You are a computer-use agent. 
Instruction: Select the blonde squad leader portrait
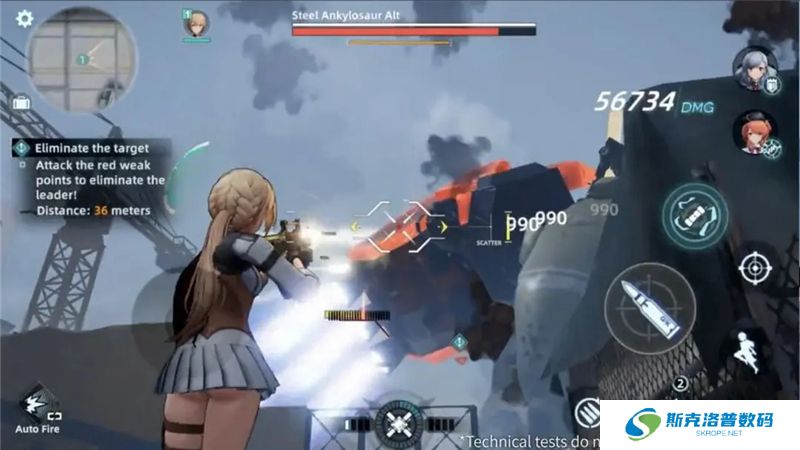pyautogui.click(x=196, y=24)
